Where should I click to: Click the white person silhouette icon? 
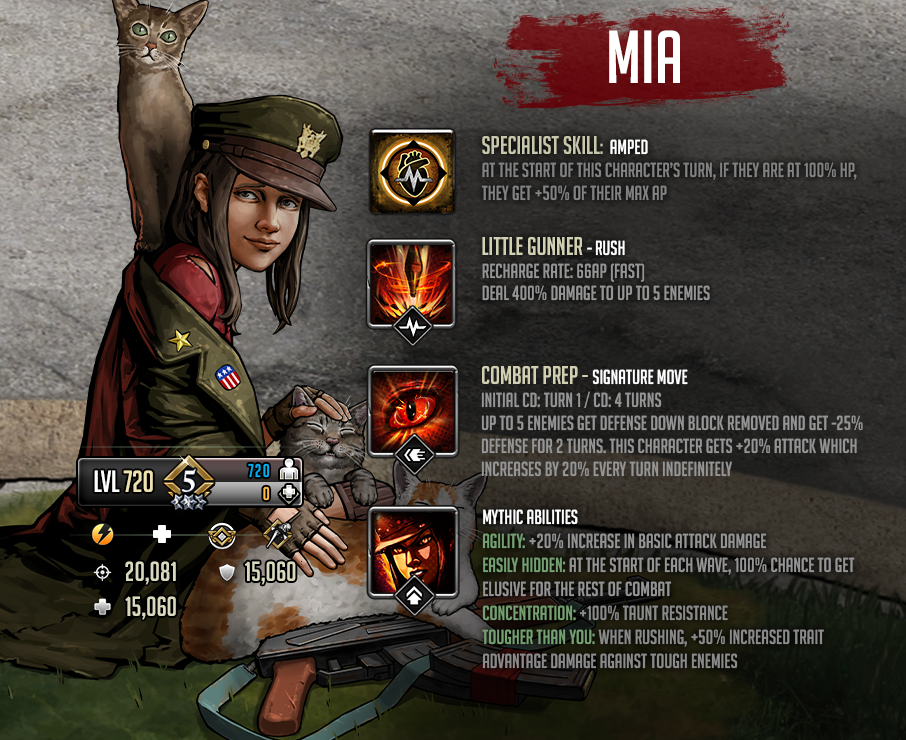[288, 470]
